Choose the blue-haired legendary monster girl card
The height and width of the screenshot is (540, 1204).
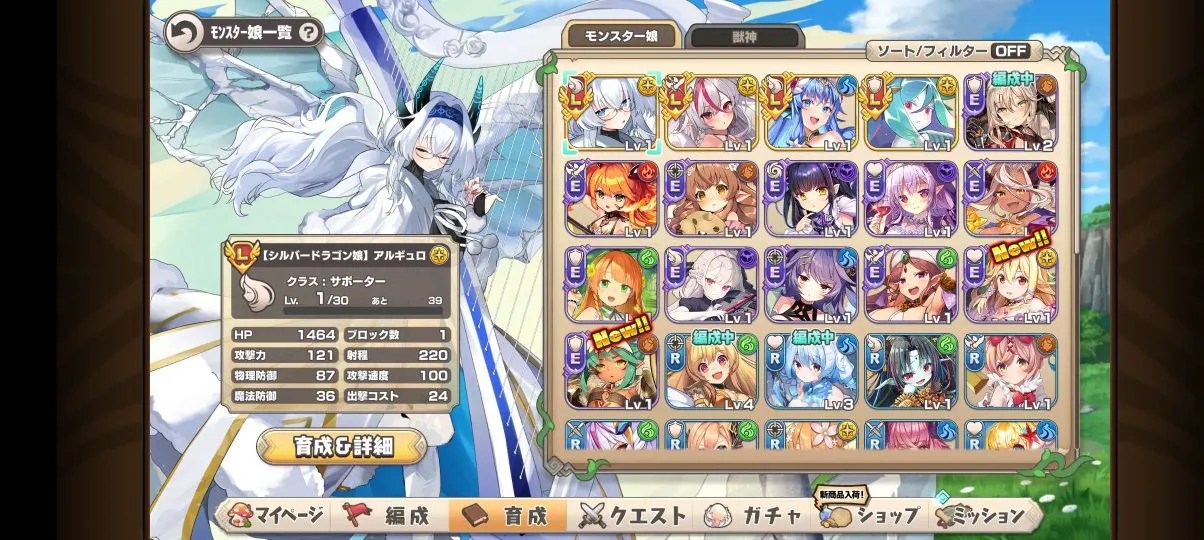812,112
